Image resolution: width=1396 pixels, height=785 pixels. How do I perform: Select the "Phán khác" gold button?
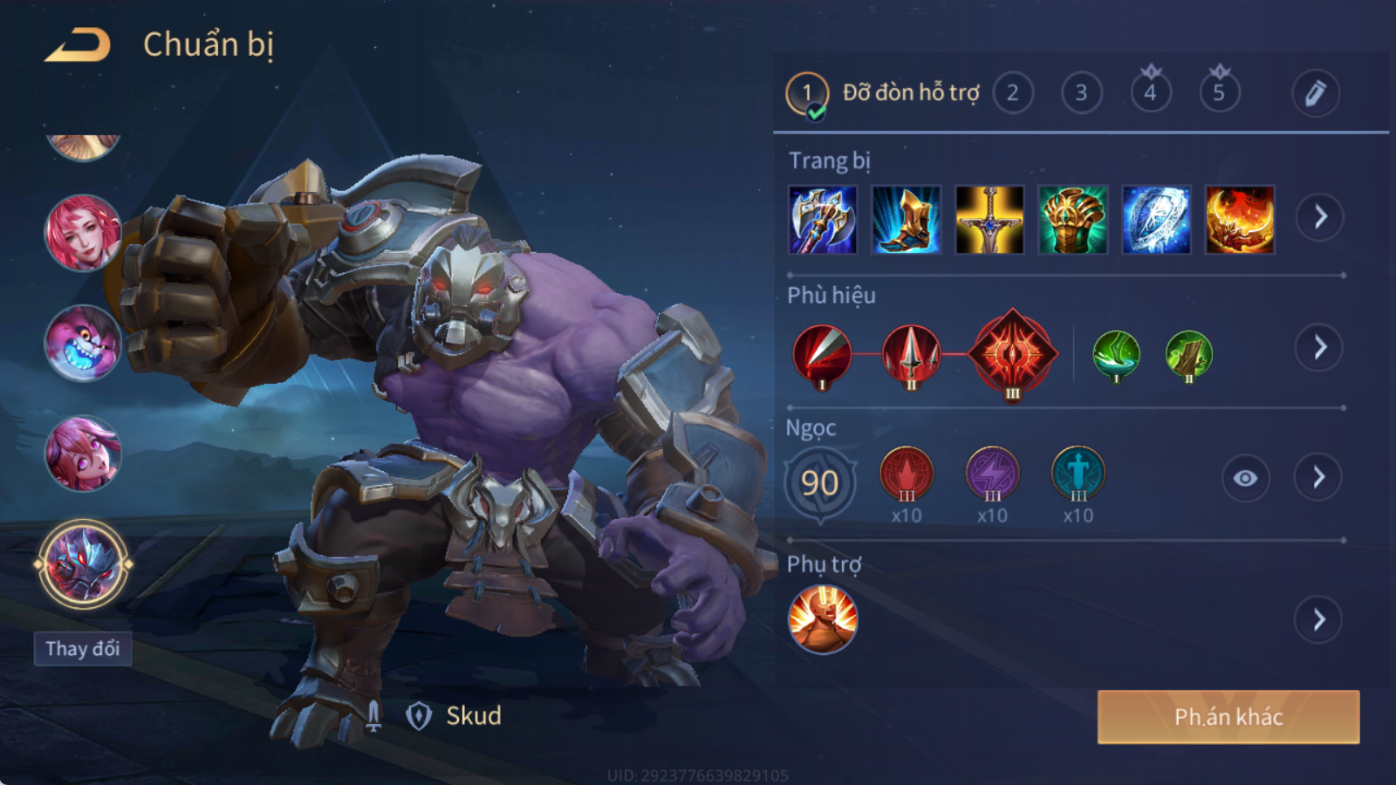[x=1228, y=717]
